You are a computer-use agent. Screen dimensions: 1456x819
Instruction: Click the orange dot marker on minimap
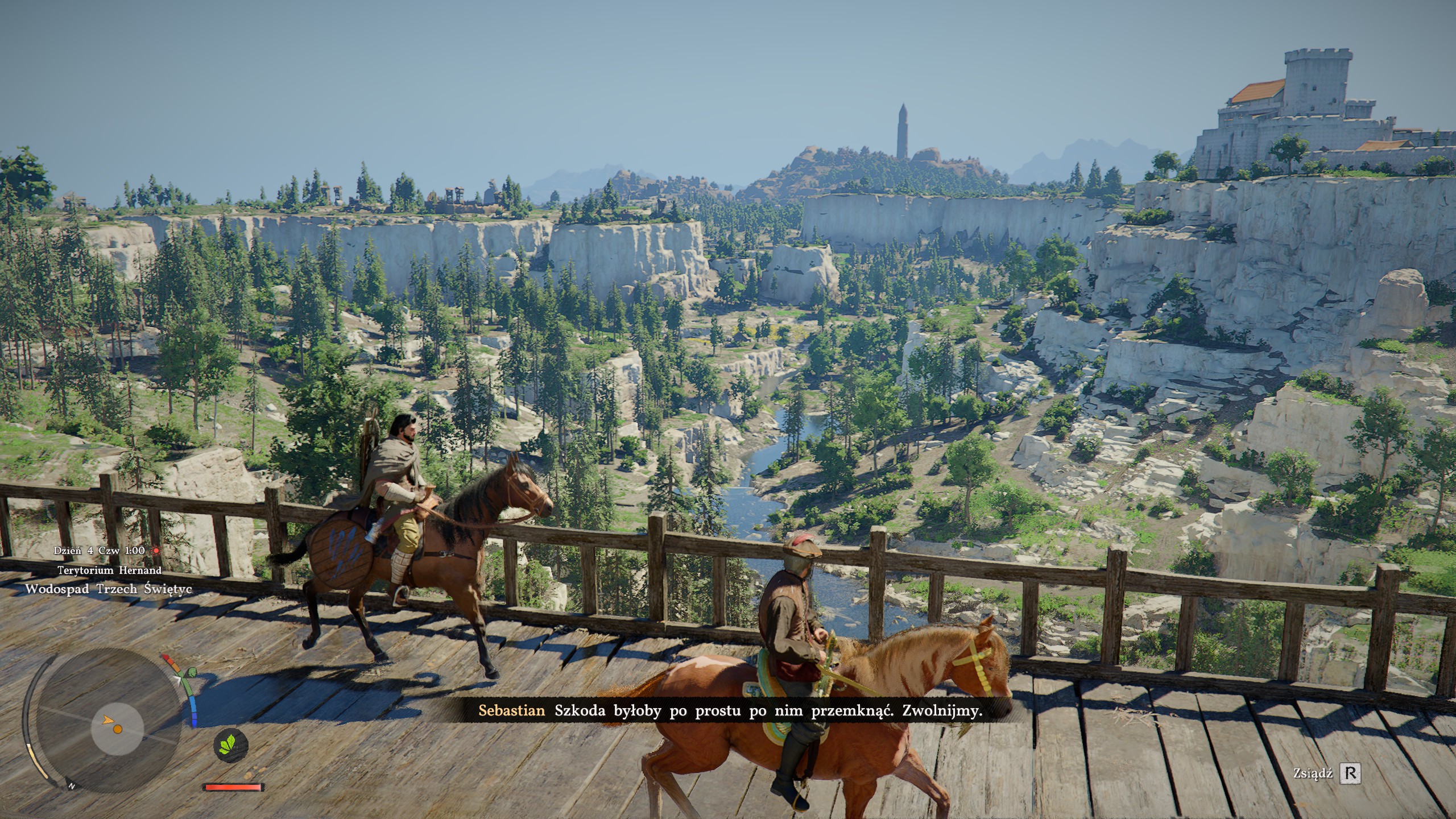[117, 729]
